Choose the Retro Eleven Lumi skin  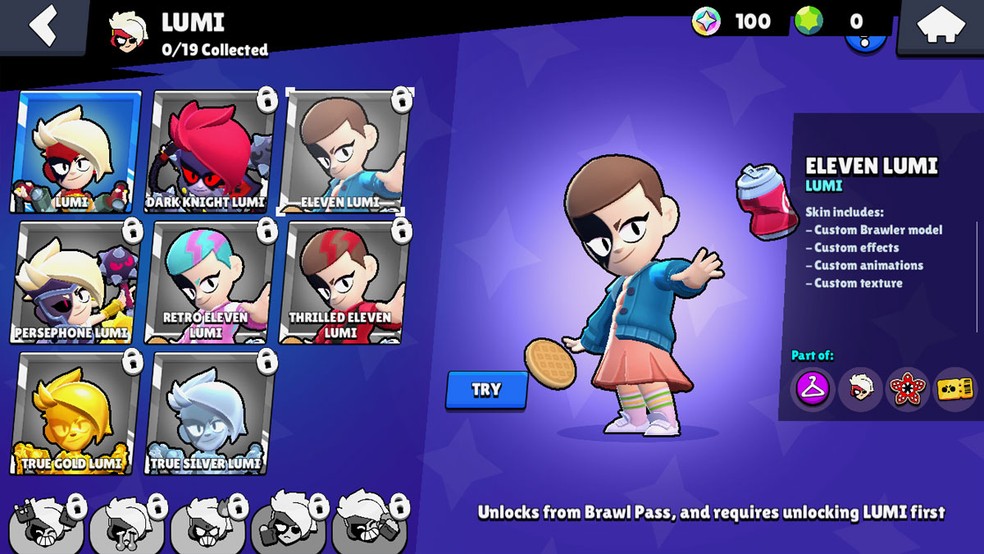coord(208,283)
